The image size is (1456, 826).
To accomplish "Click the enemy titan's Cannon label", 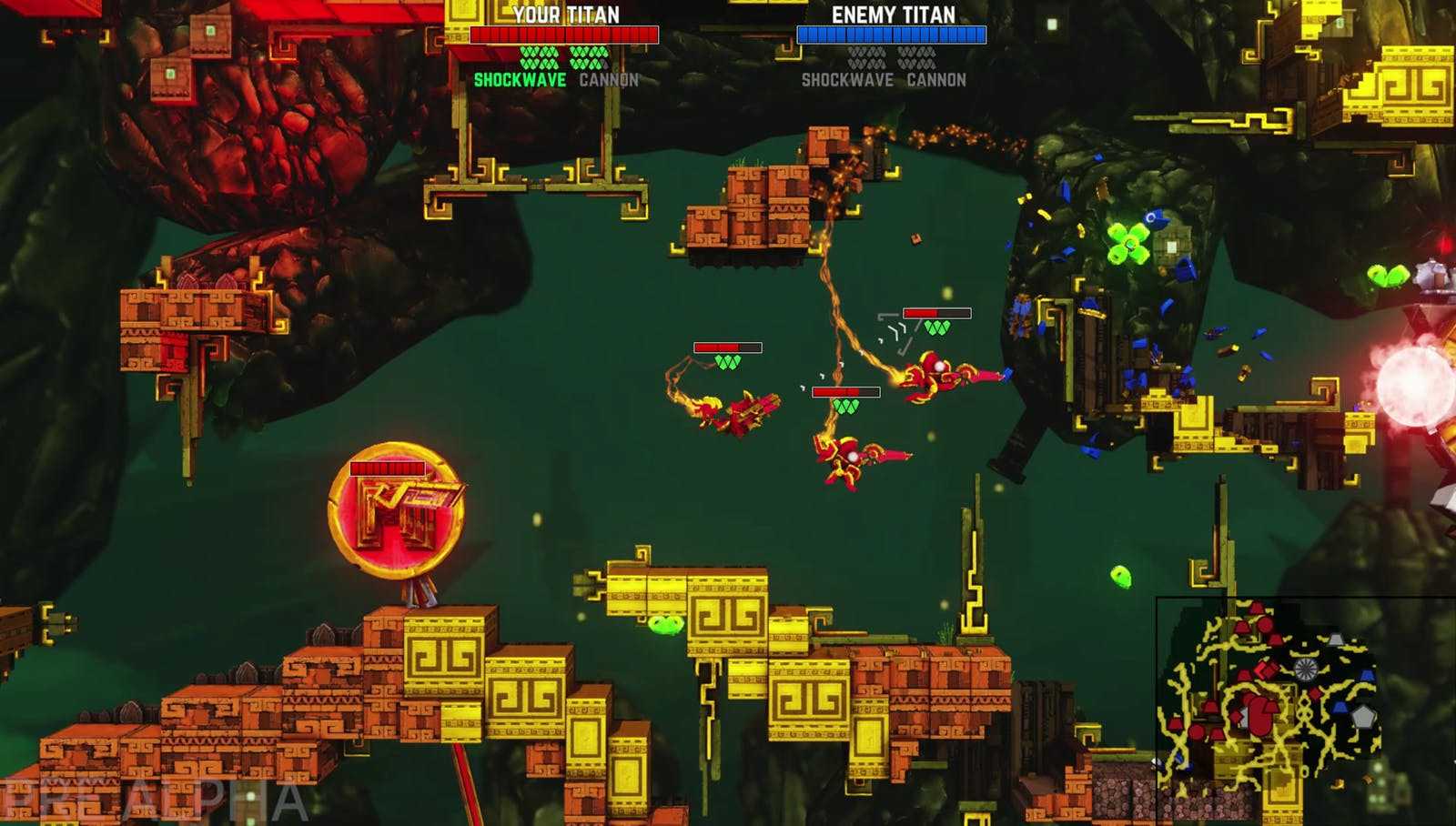I will [x=936, y=80].
